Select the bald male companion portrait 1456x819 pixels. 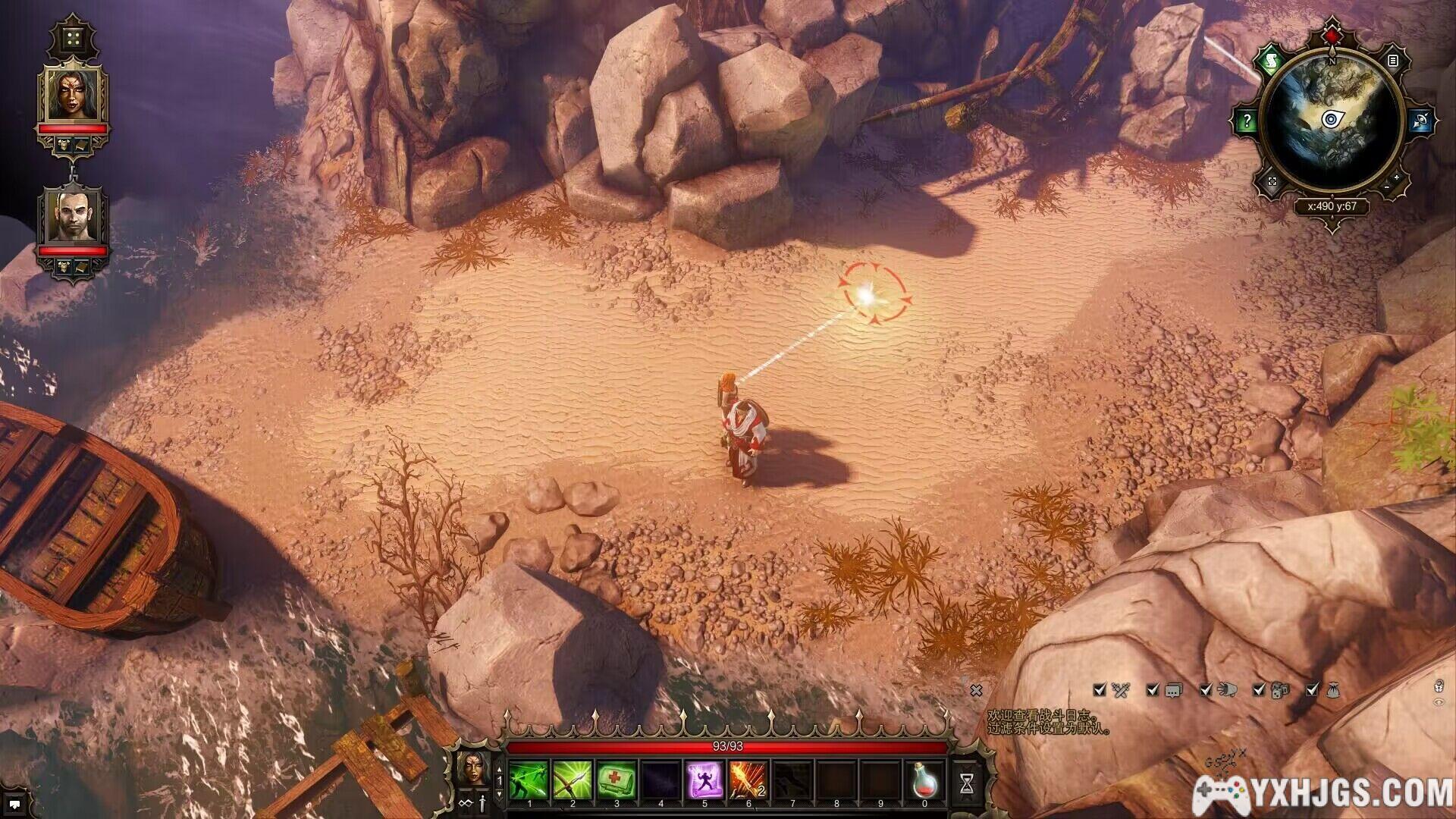pos(74,217)
